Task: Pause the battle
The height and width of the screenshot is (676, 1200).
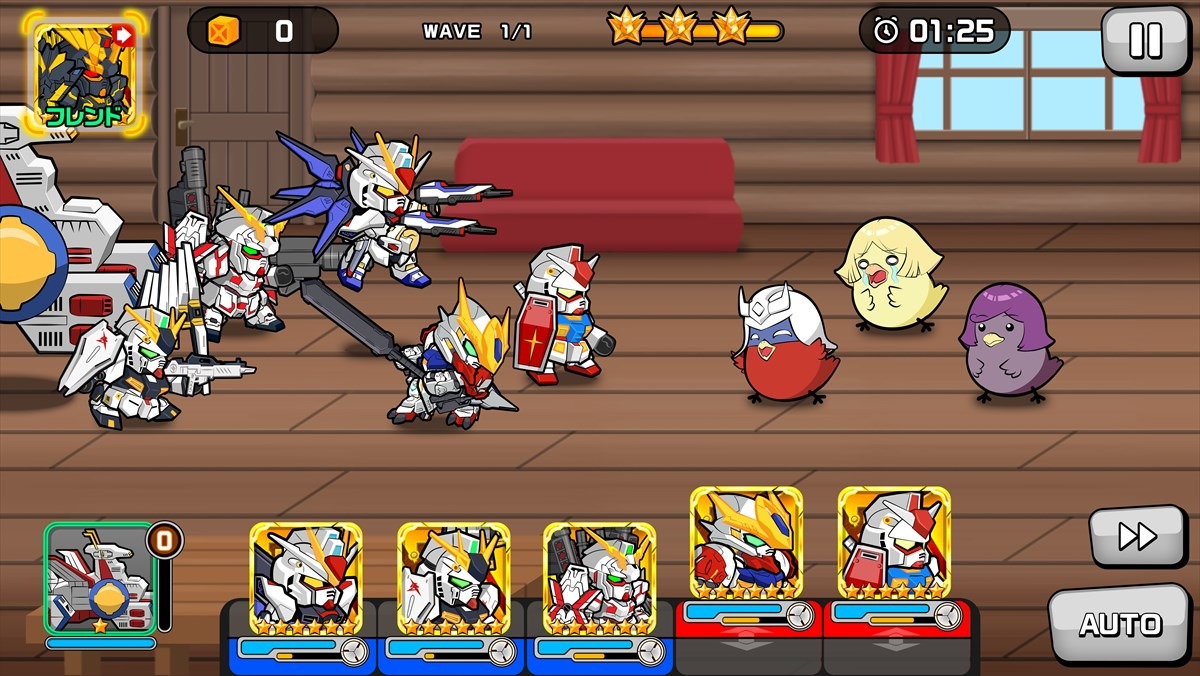Action: click(x=1144, y=40)
